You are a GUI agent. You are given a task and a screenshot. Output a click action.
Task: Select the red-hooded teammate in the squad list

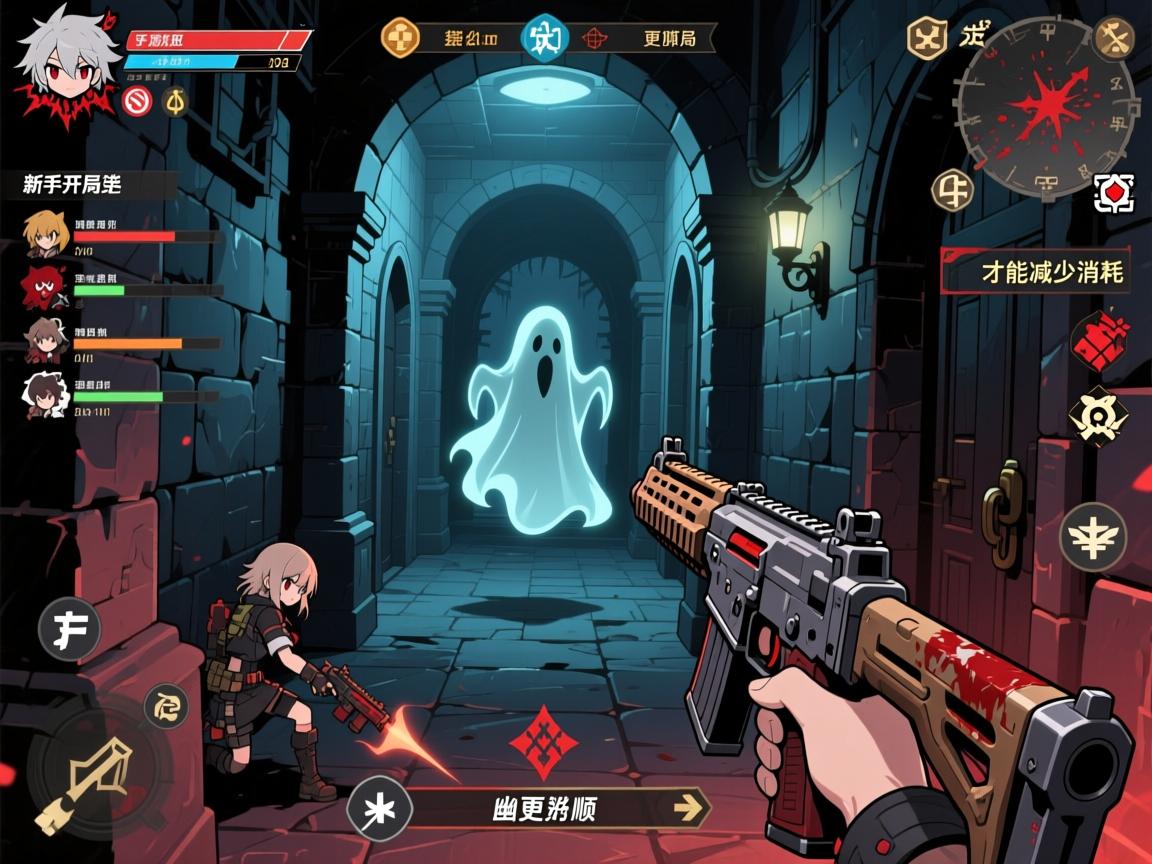click(x=43, y=287)
